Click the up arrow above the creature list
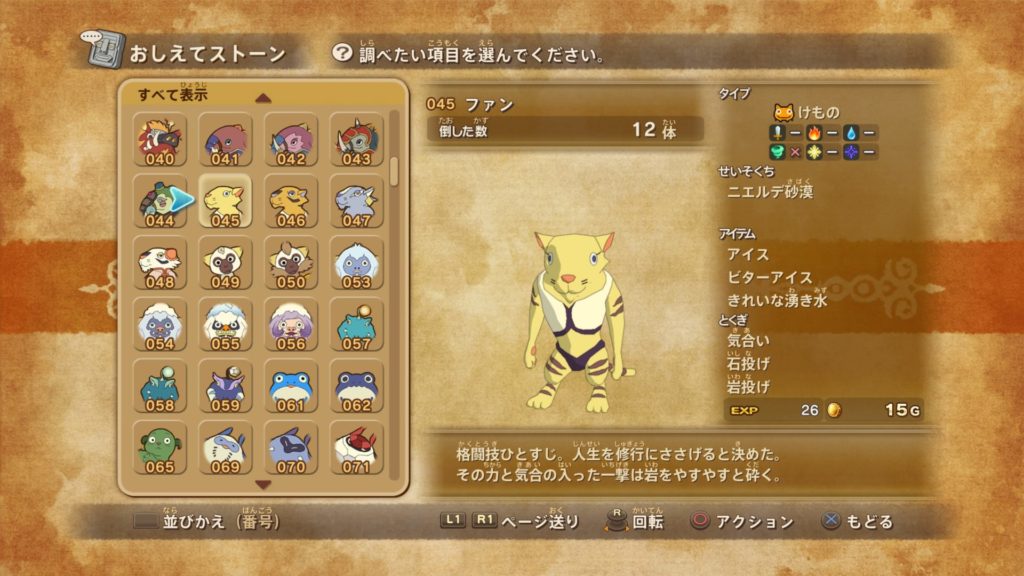 click(263, 98)
